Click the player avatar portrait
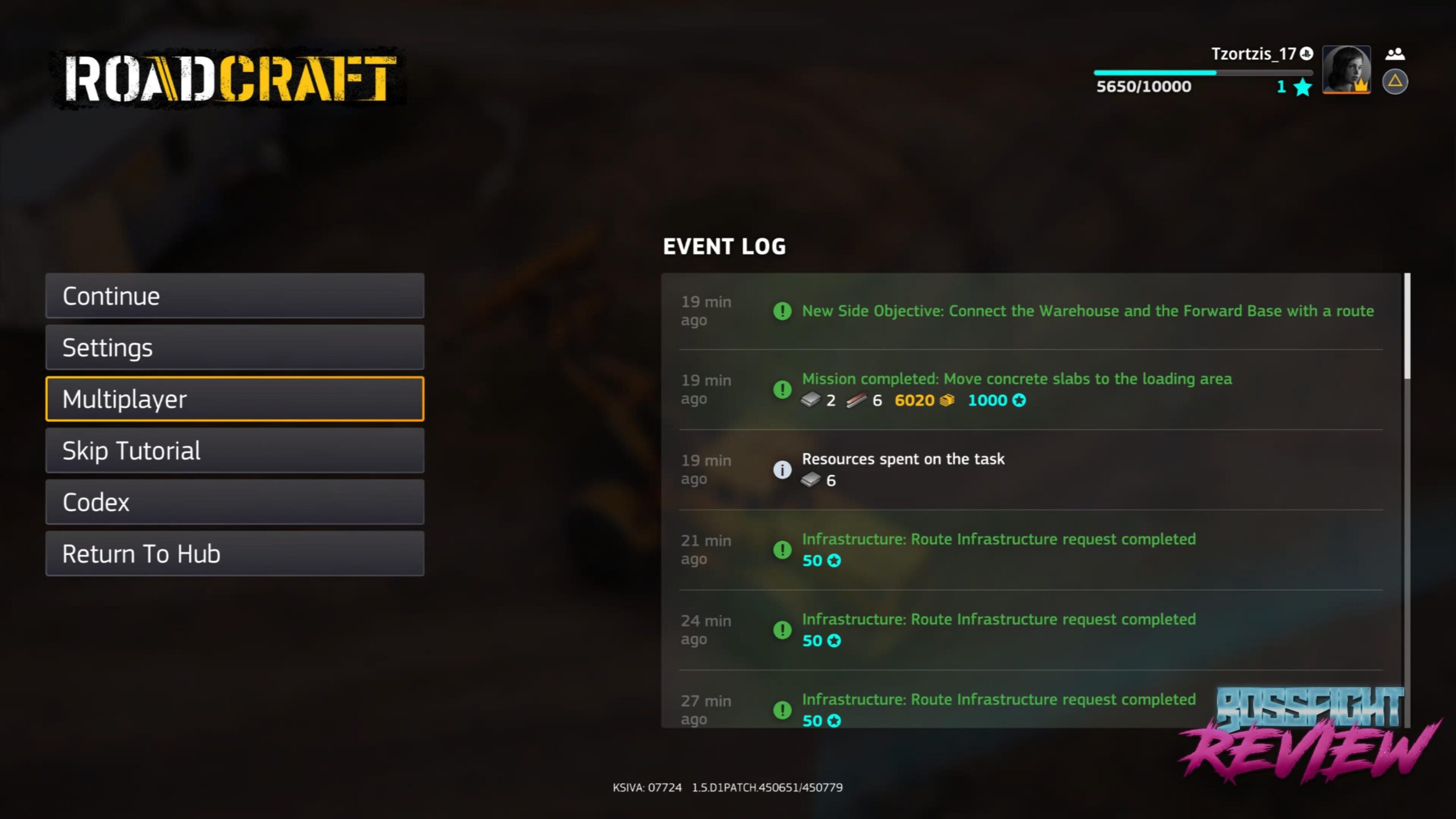This screenshot has height=819, width=1456. [1346, 69]
